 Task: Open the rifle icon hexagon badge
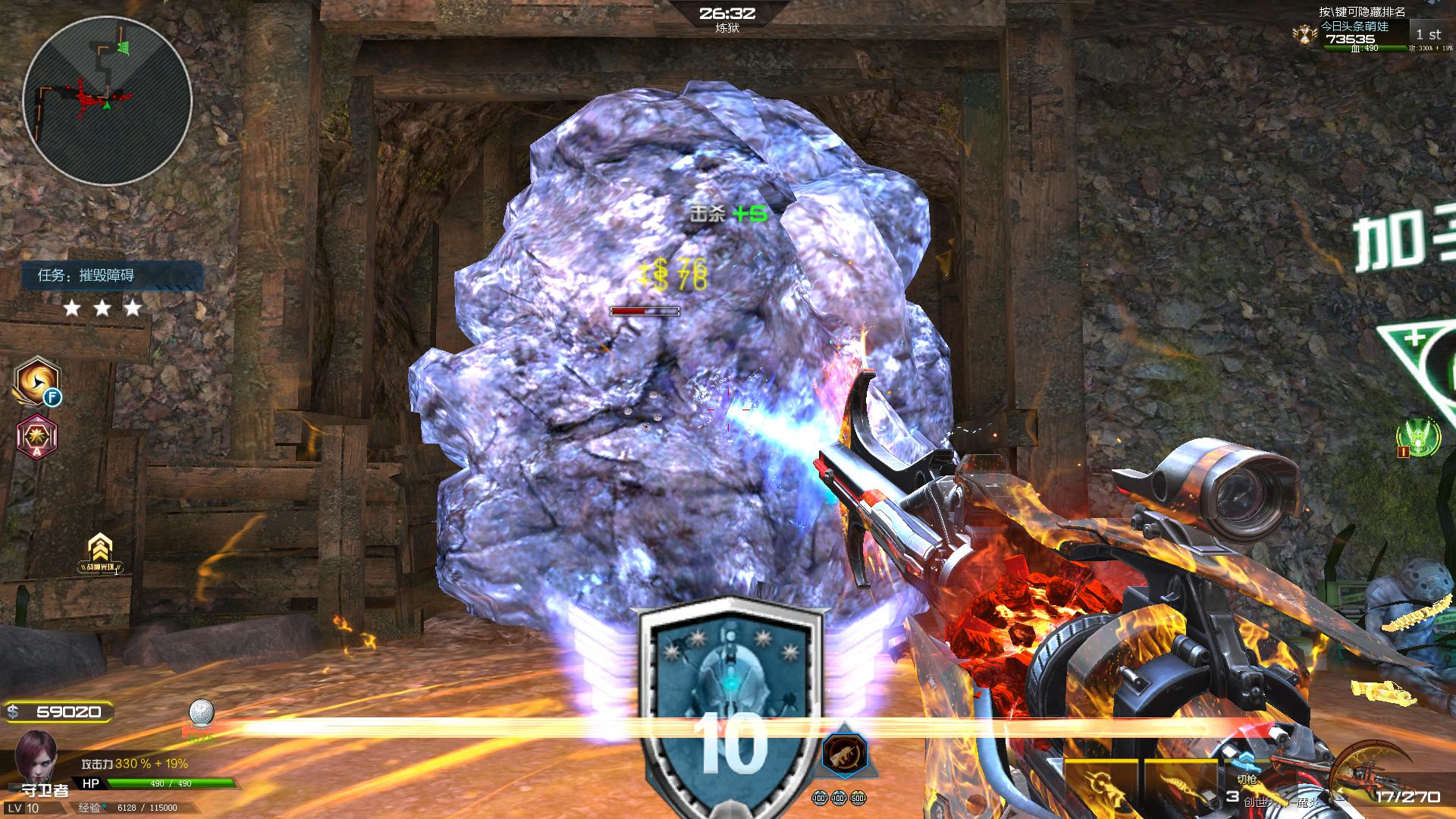[845, 755]
